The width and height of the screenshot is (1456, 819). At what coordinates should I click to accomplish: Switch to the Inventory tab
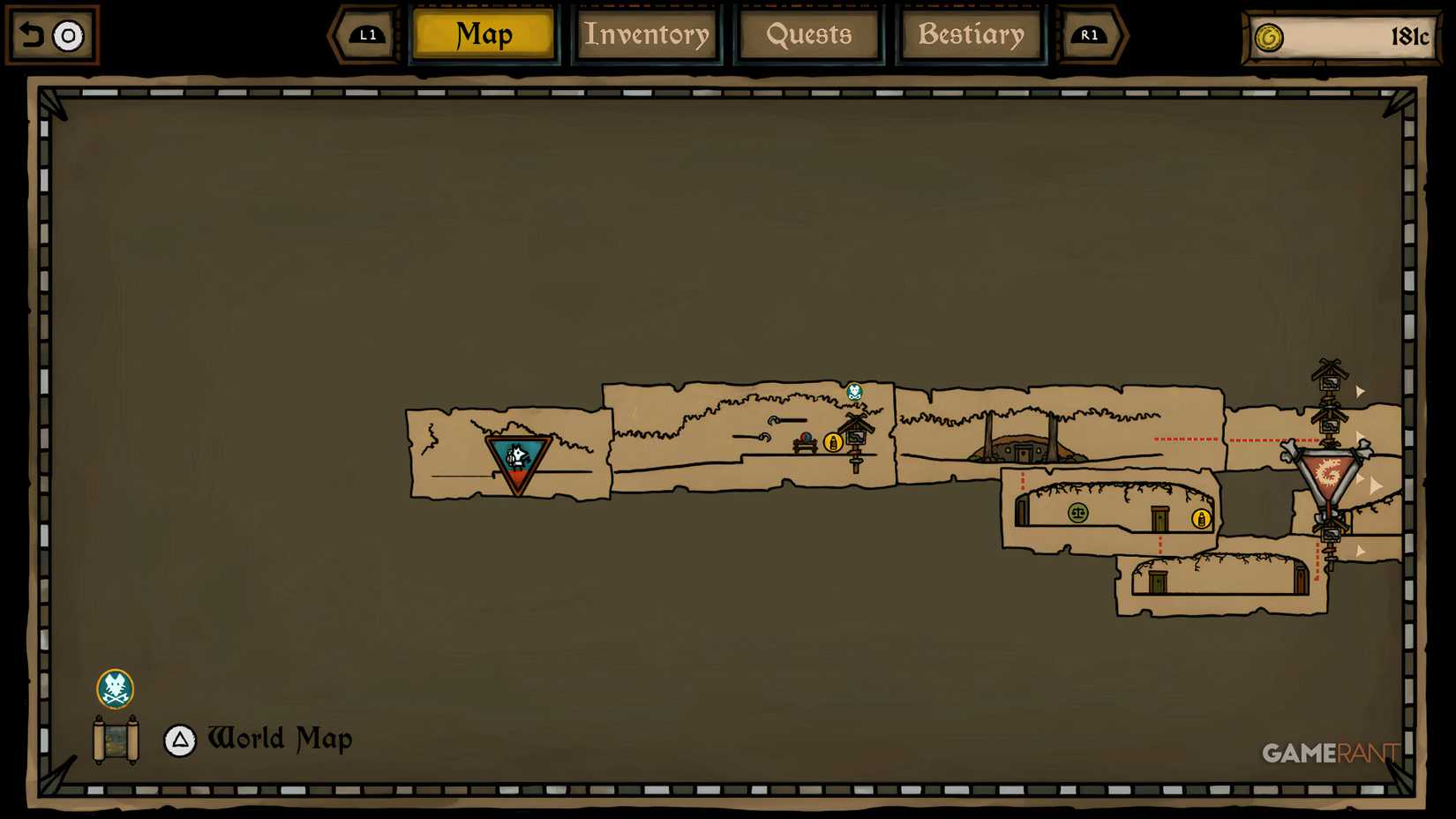pyautogui.click(x=647, y=35)
